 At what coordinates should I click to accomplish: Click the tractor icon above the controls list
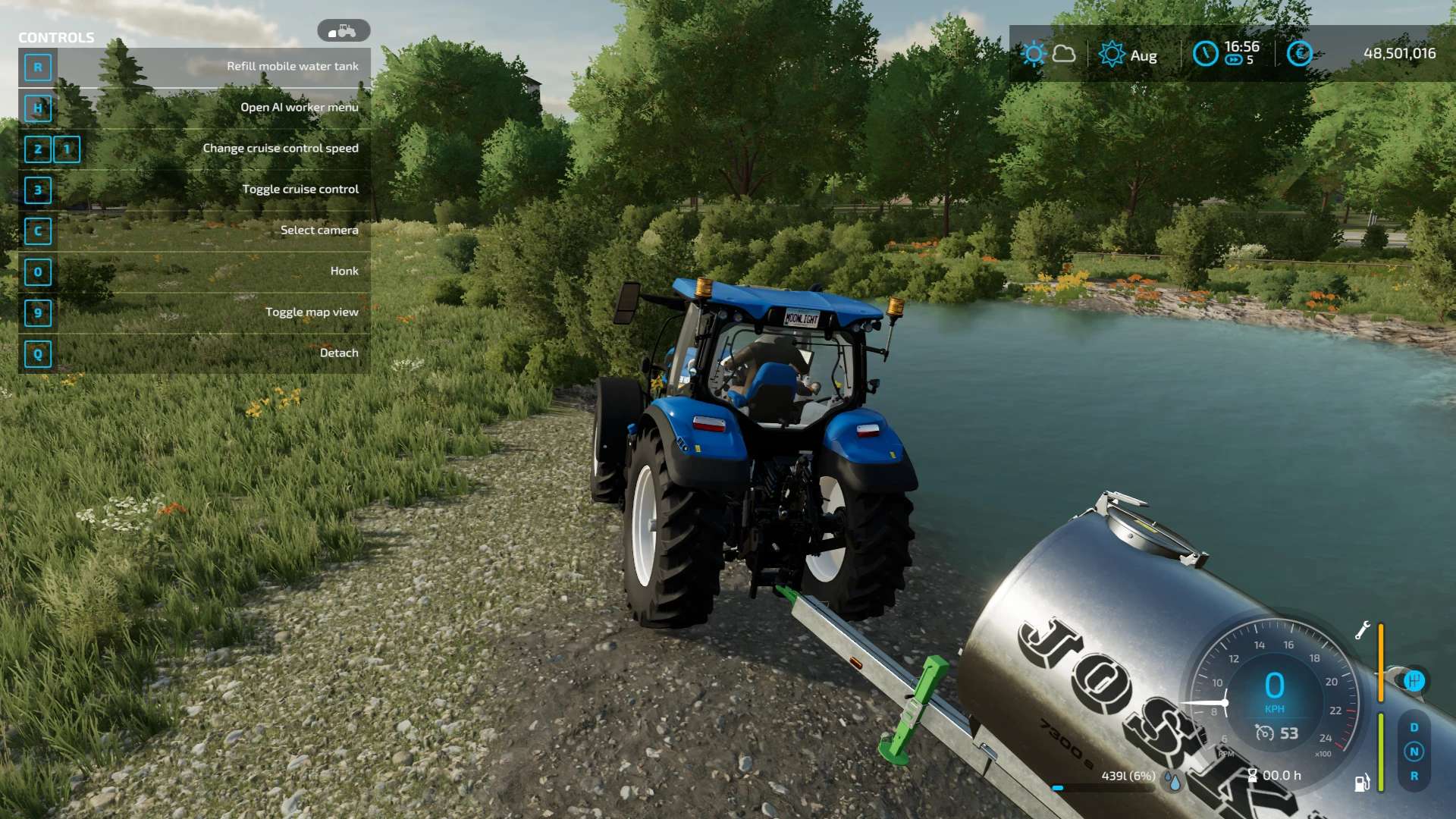click(x=344, y=31)
